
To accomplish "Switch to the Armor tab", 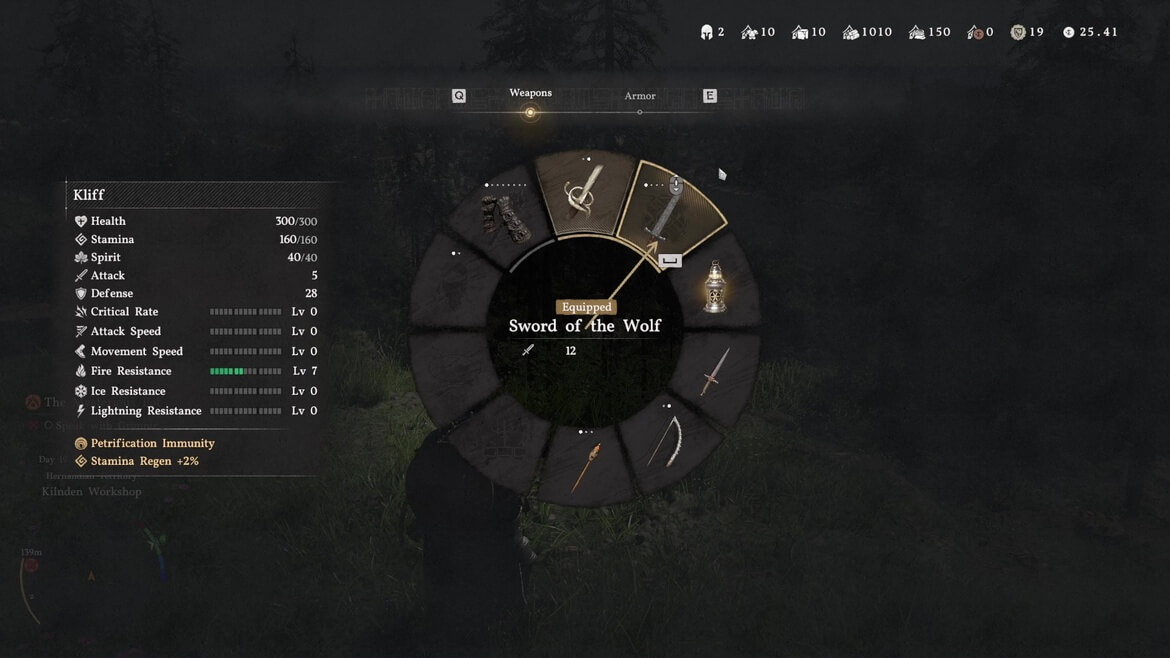I will click(x=640, y=97).
